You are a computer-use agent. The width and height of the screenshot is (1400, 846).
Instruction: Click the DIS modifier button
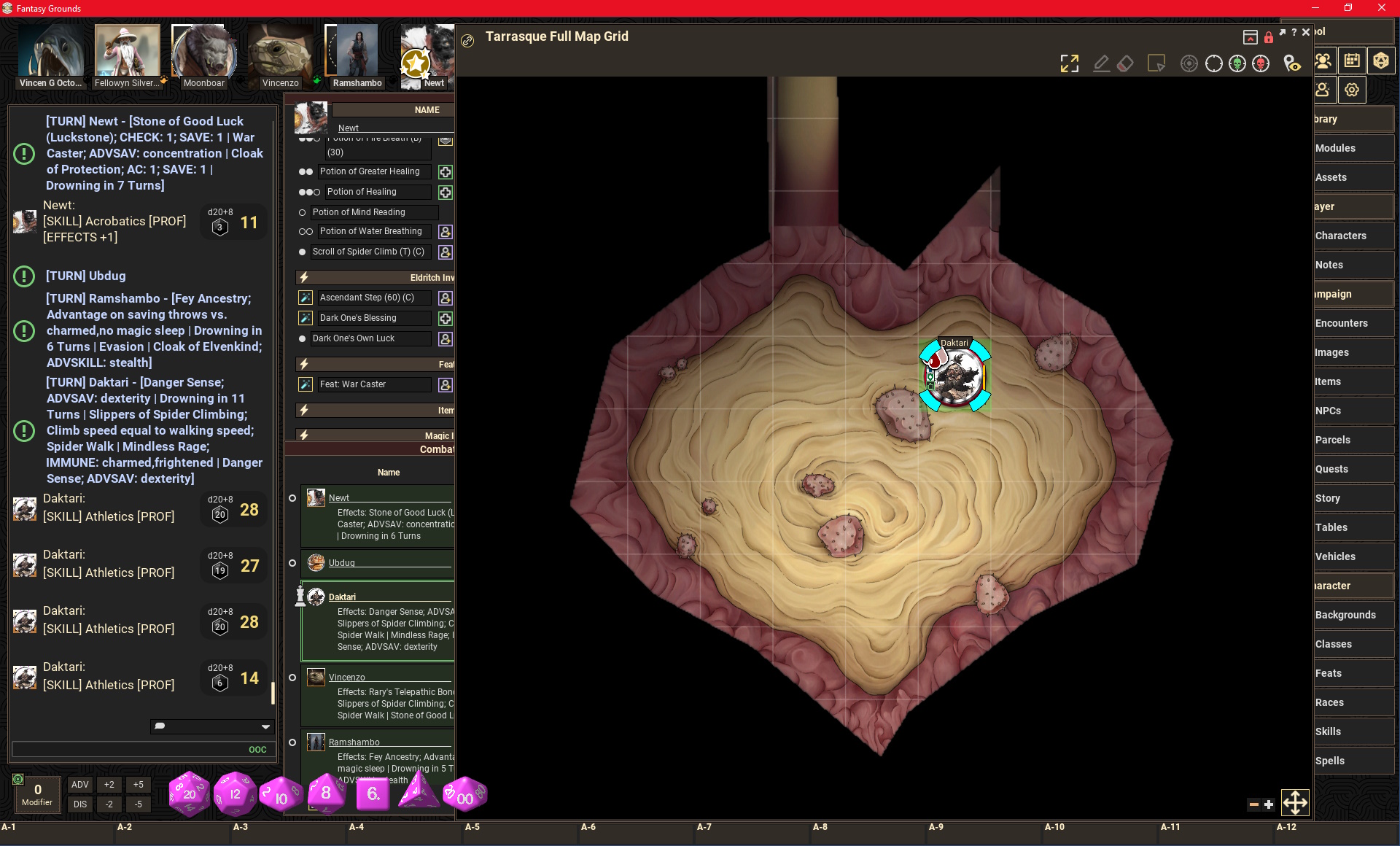tap(80, 804)
